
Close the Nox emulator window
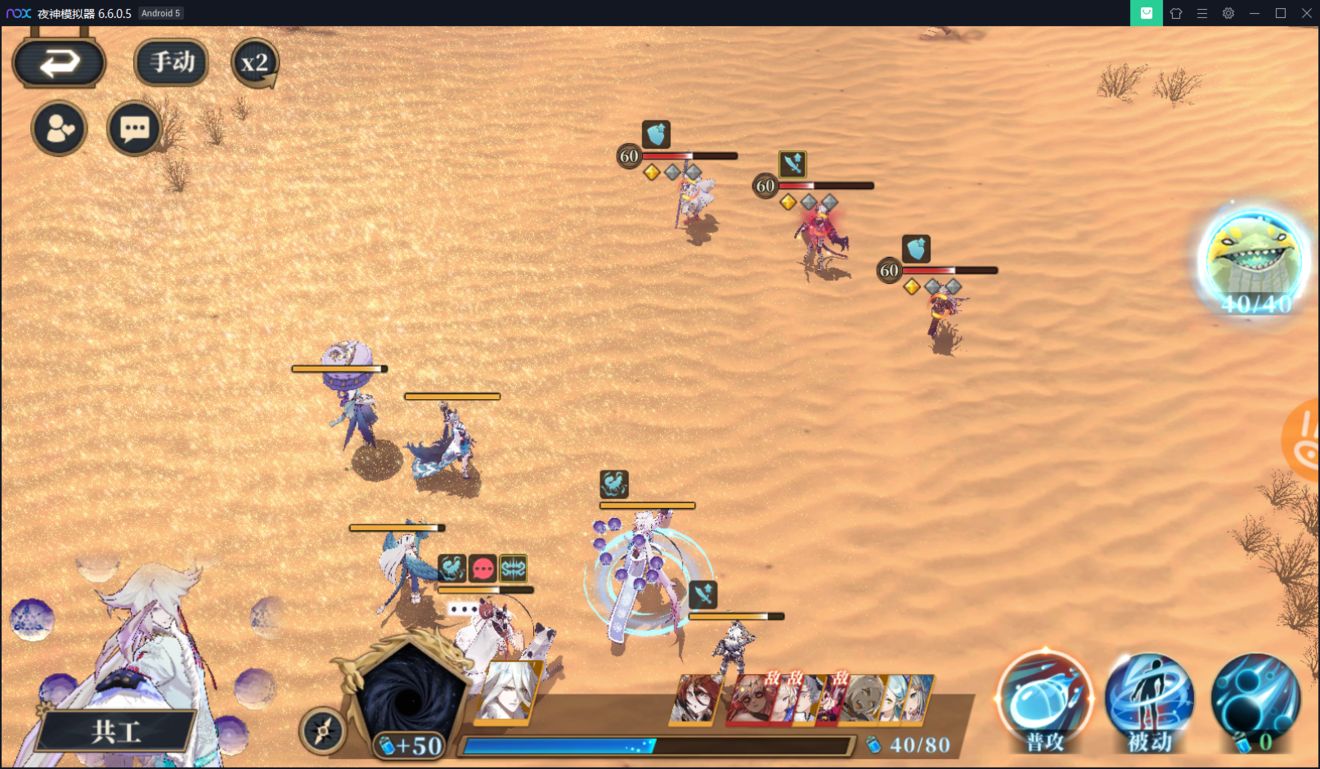pyautogui.click(x=1306, y=13)
